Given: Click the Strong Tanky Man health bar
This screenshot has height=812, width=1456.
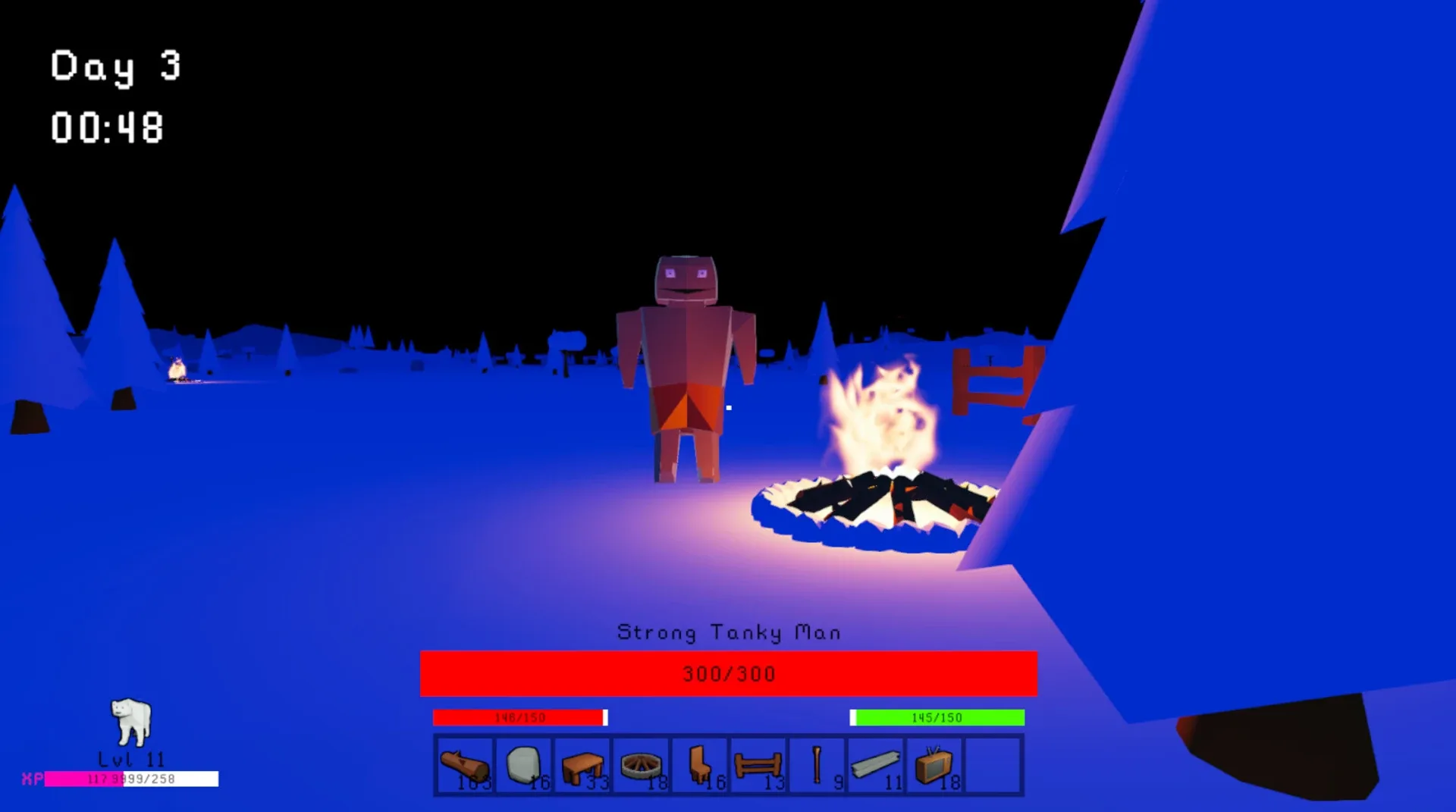Looking at the screenshot, I should pos(728,673).
